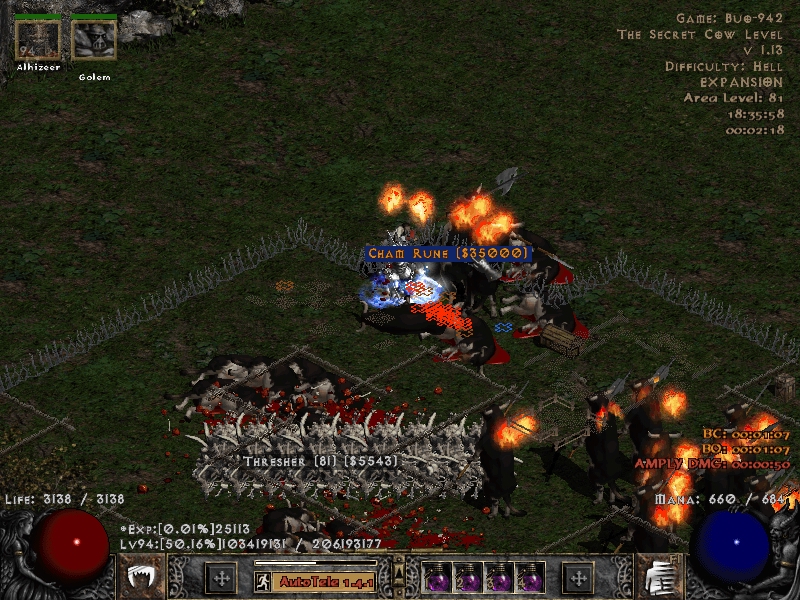Click cross button right of potion belt
Screen dimensions: 800x600
click(577, 578)
